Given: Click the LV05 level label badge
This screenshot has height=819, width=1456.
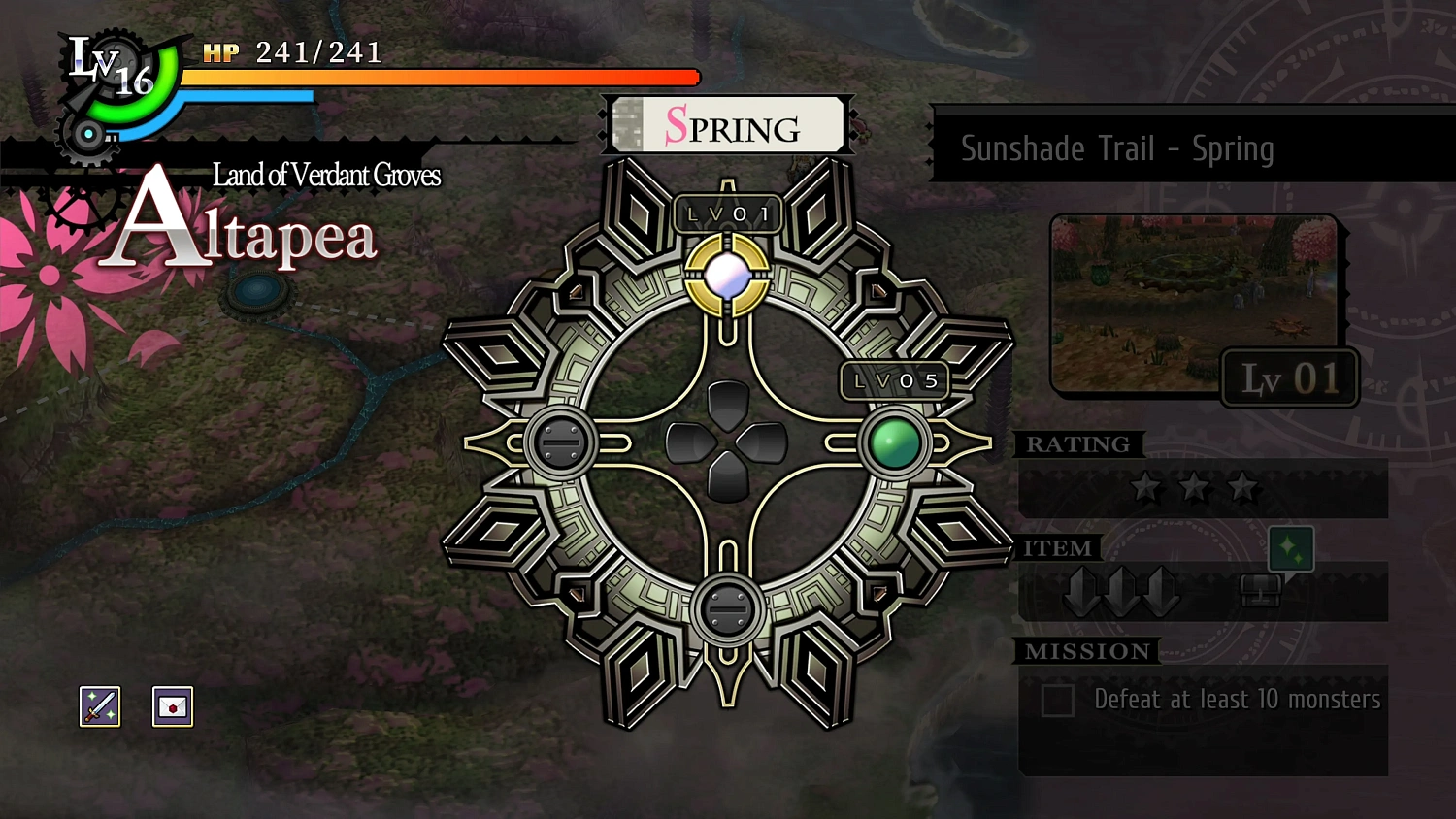Looking at the screenshot, I should pyautogui.click(x=894, y=380).
